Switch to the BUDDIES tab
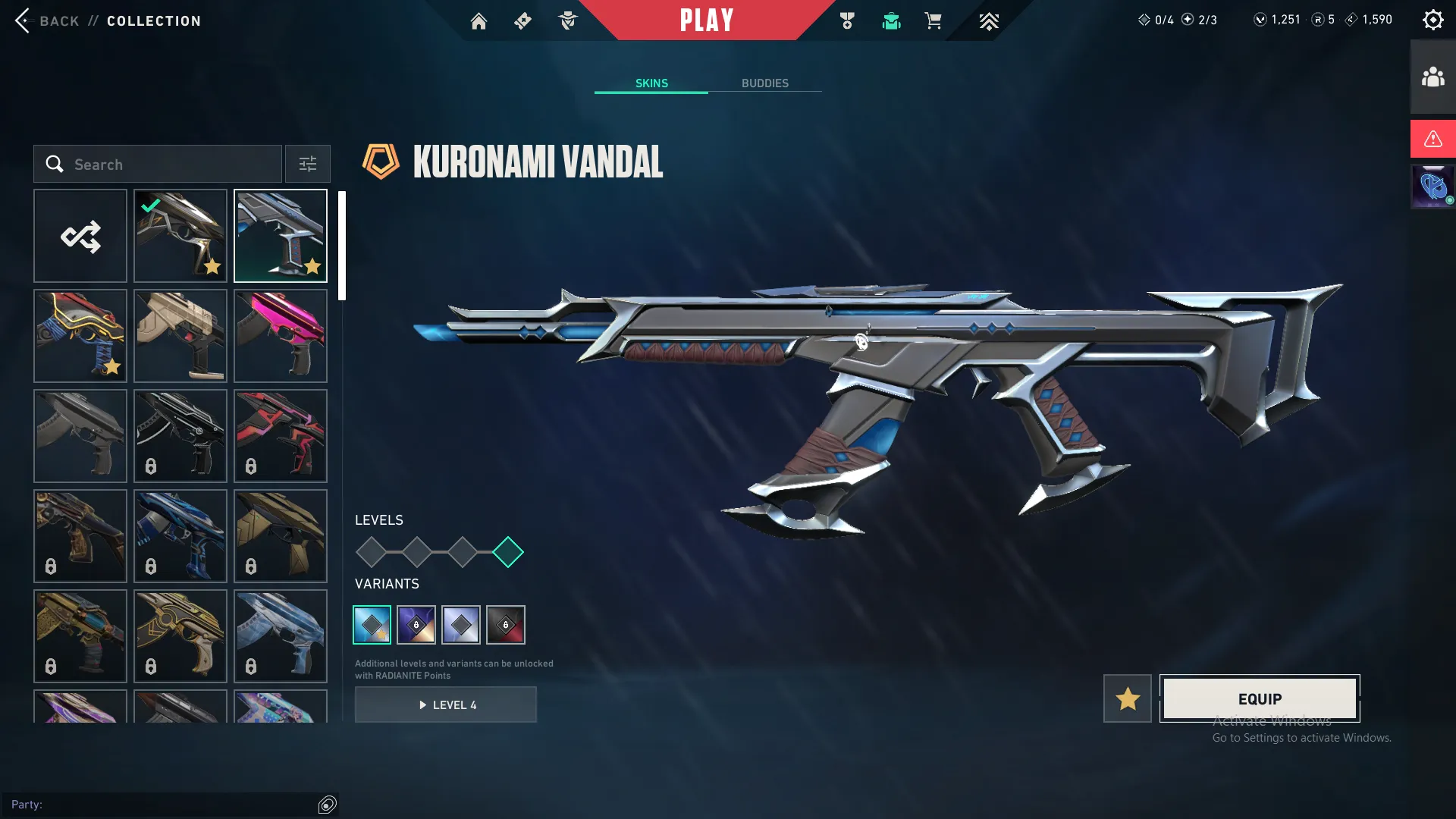Viewport: 1456px width, 819px height. pos(766,83)
